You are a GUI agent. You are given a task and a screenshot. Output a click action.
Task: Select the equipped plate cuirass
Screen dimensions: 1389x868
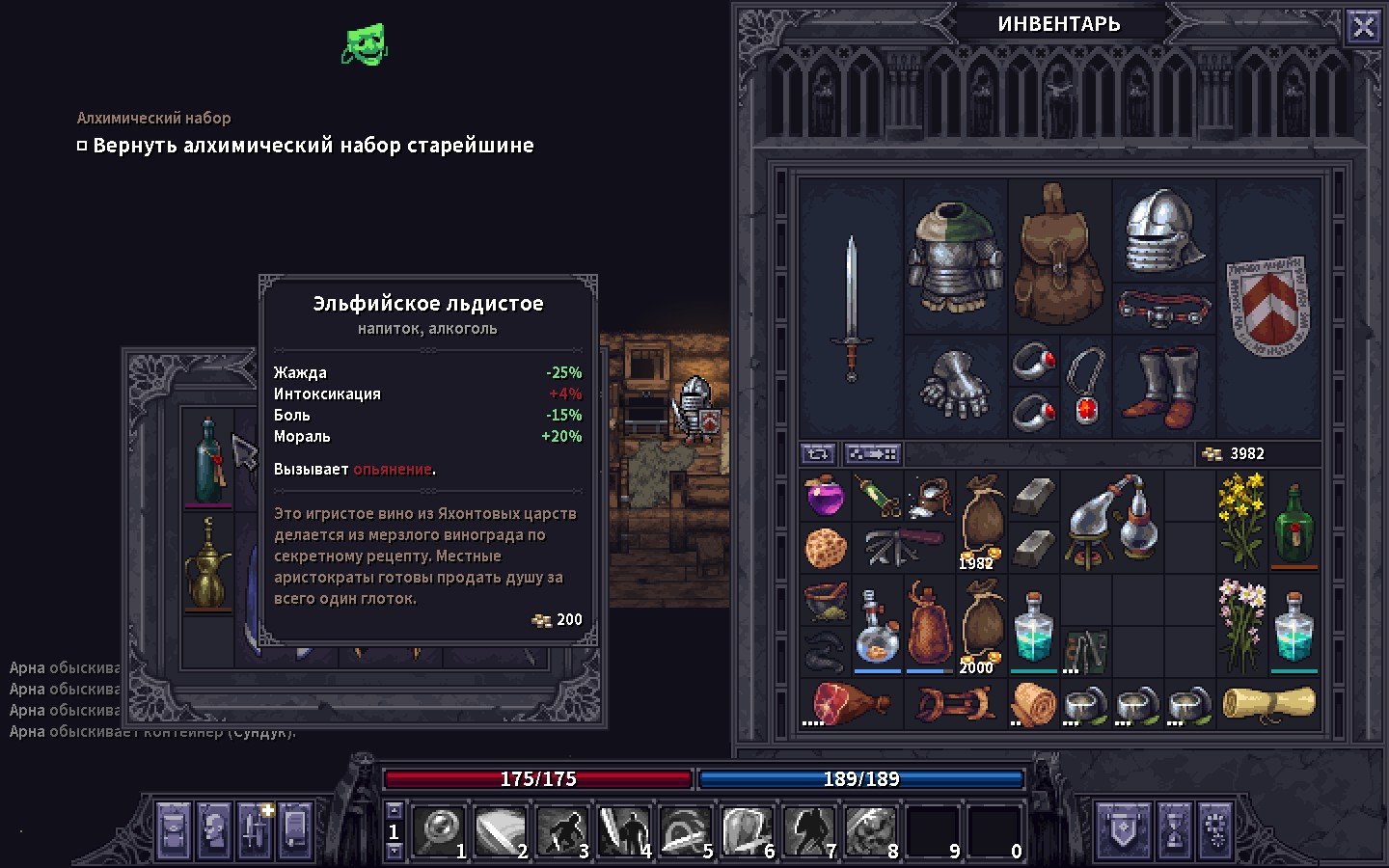tap(955, 255)
